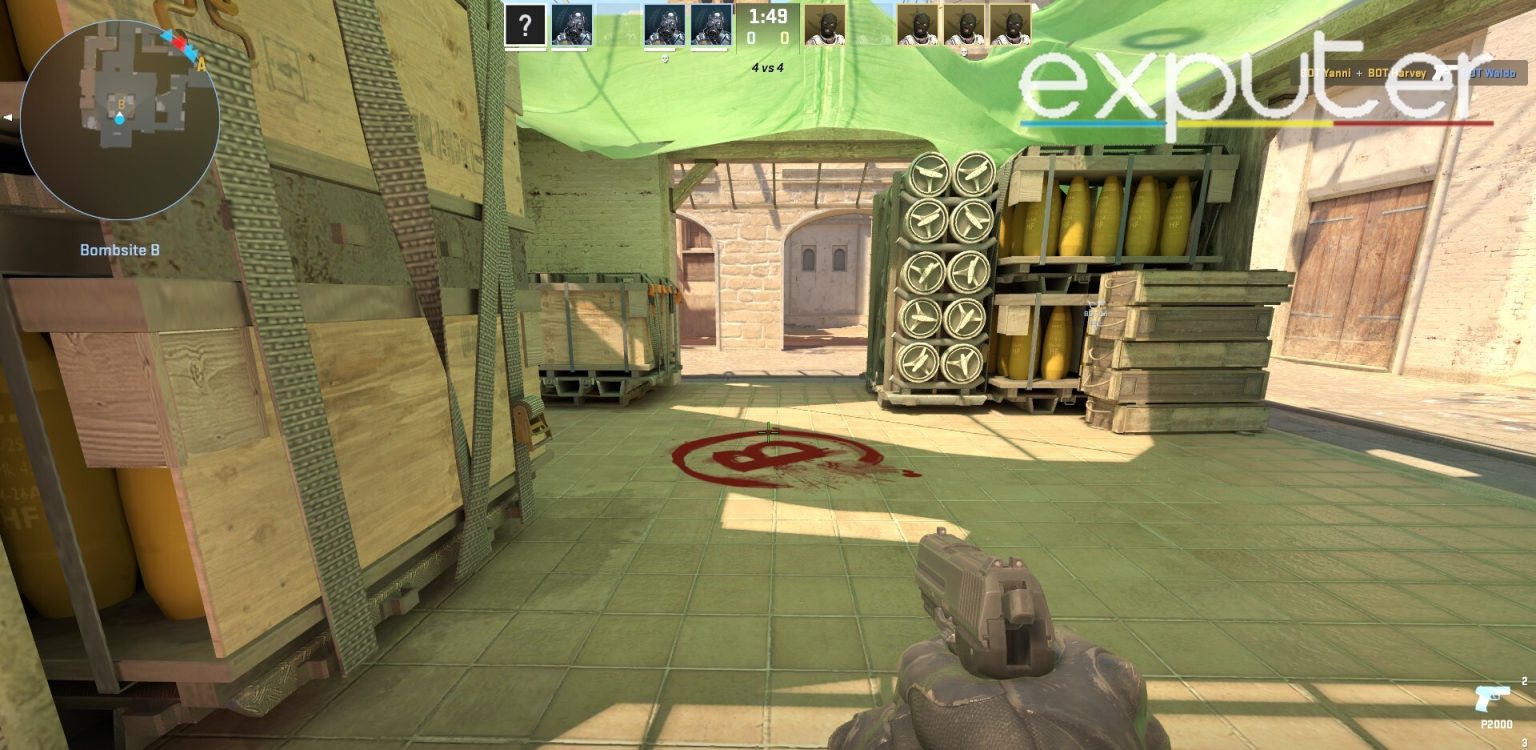Open the killfeed entry for BOT Waldo
1536x750 pixels.
tap(1489, 73)
